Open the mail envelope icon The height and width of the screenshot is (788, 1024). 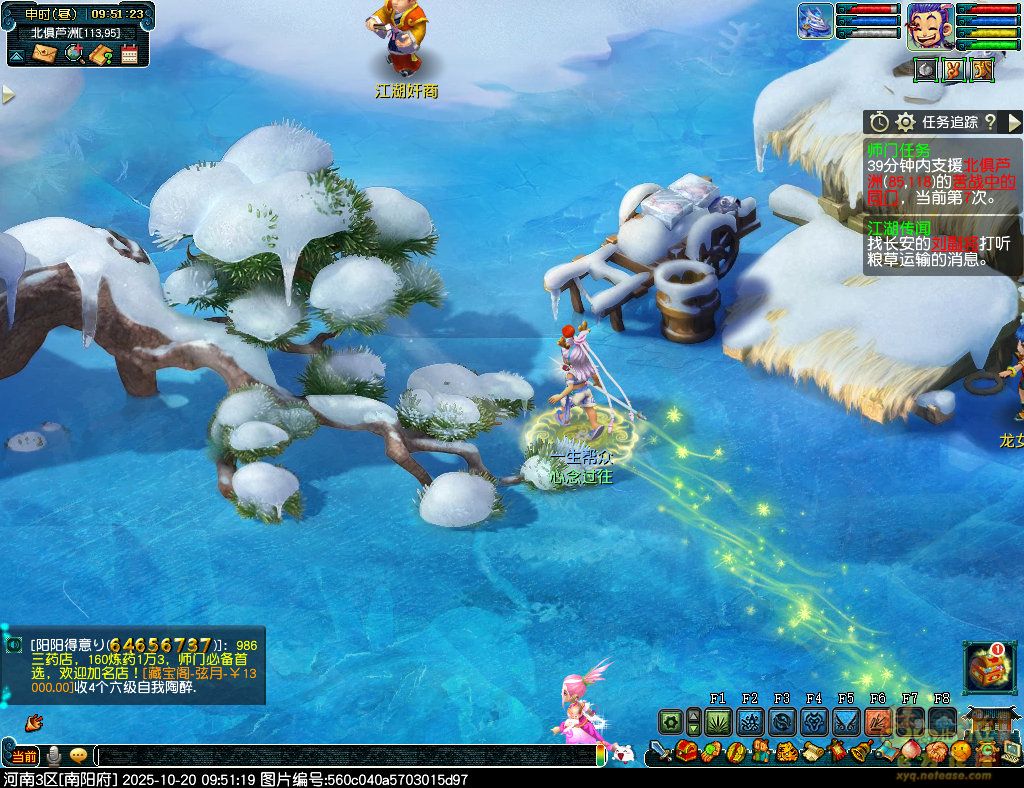[45, 54]
